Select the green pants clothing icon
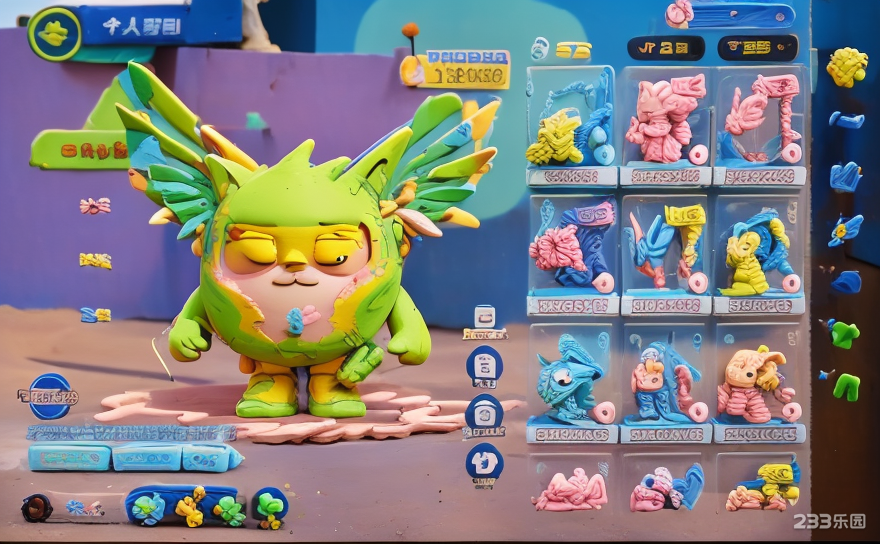Viewport: 880px width, 544px height. 846,385
